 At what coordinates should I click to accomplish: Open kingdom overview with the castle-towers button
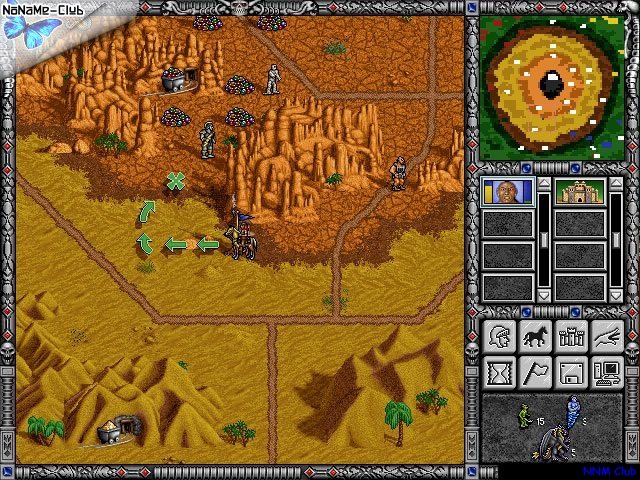point(570,337)
